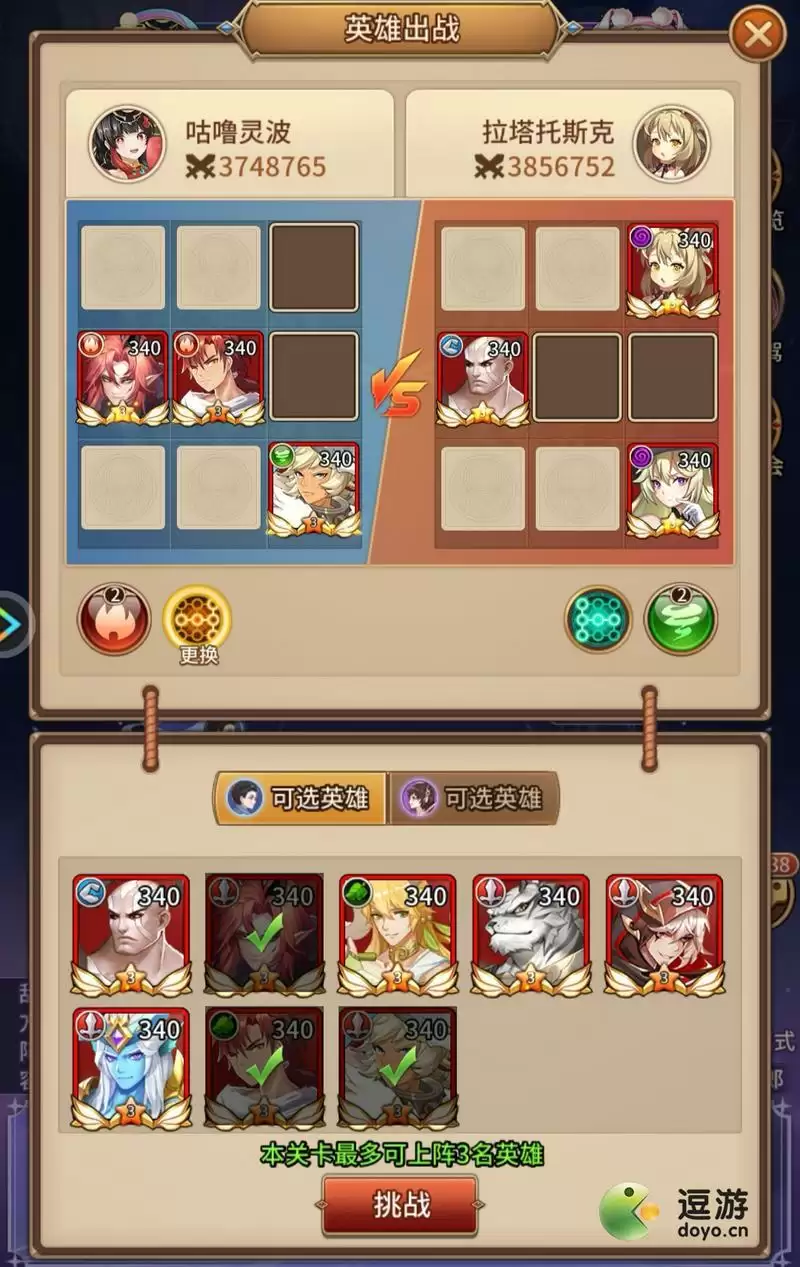Select the red-hooded white-haired hero card

pos(664,934)
